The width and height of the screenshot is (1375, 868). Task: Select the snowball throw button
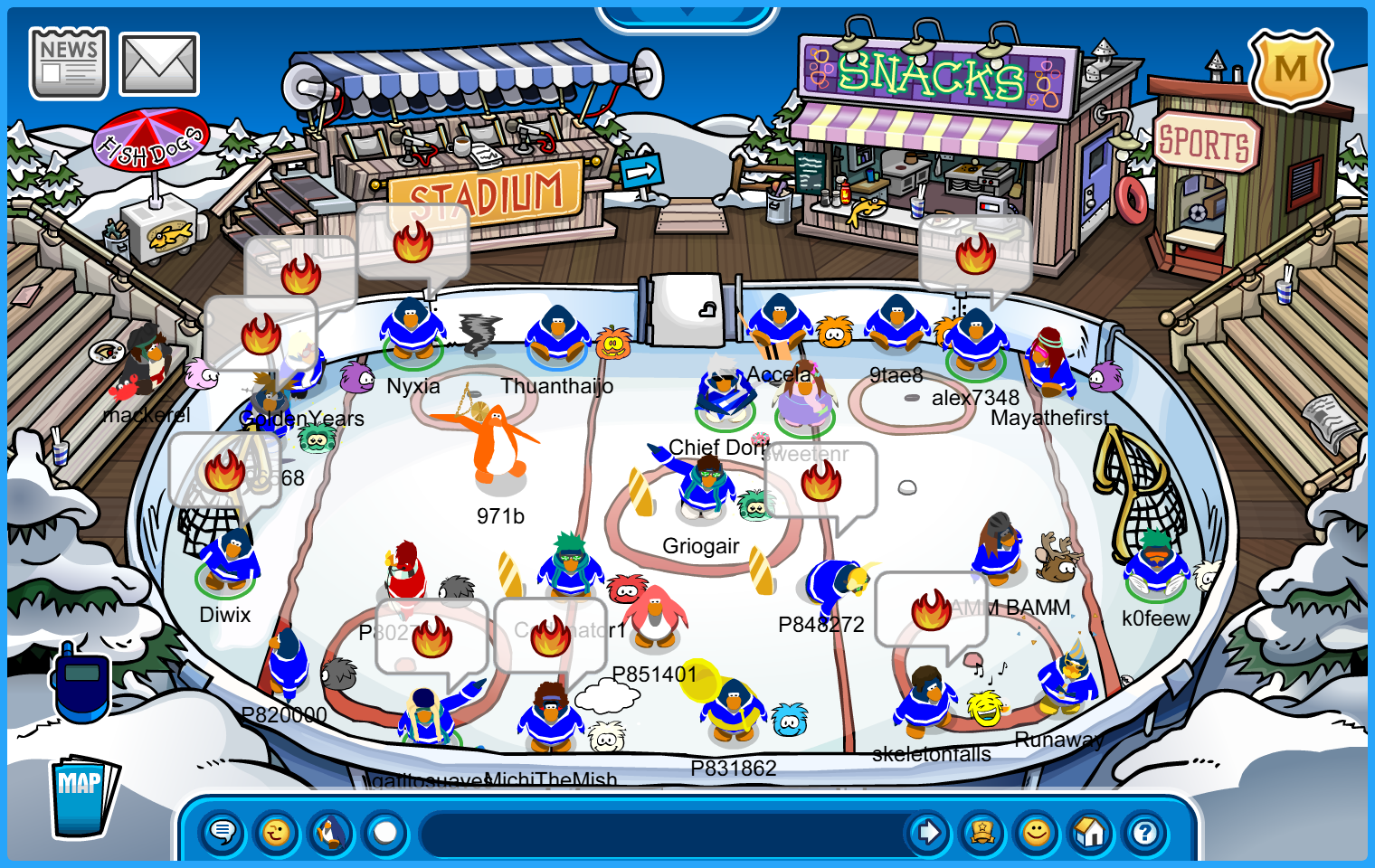pyautogui.click(x=385, y=832)
